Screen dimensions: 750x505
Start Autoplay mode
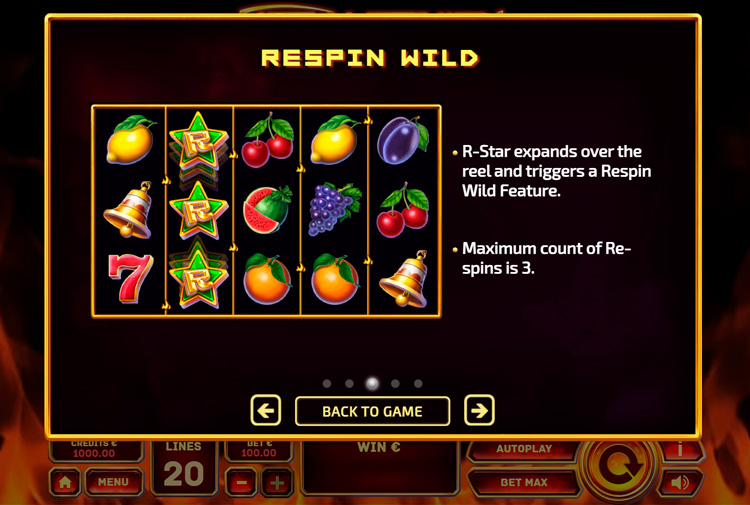click(x=524, y=450)
